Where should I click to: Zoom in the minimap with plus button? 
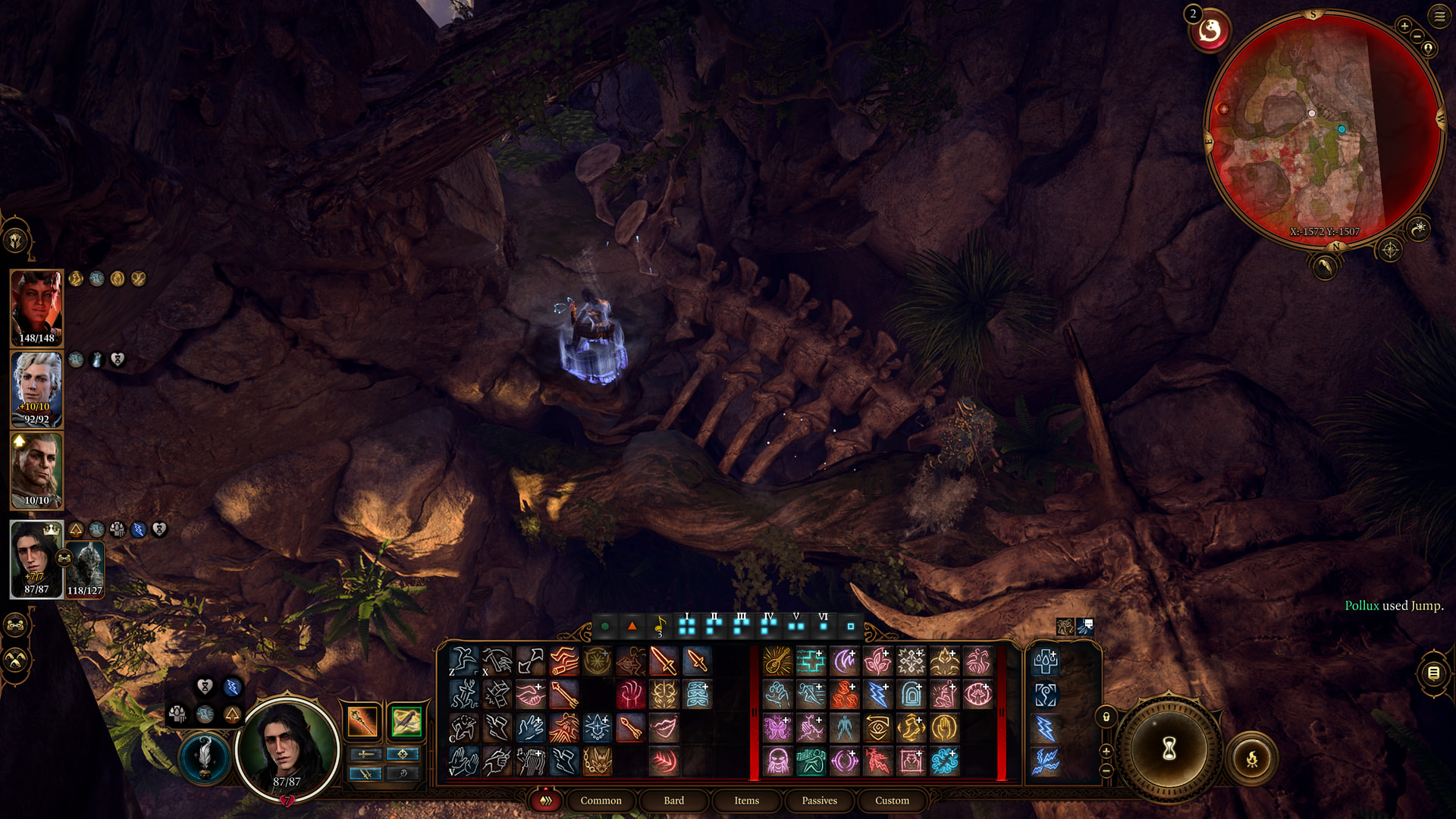pos(1404,26)
